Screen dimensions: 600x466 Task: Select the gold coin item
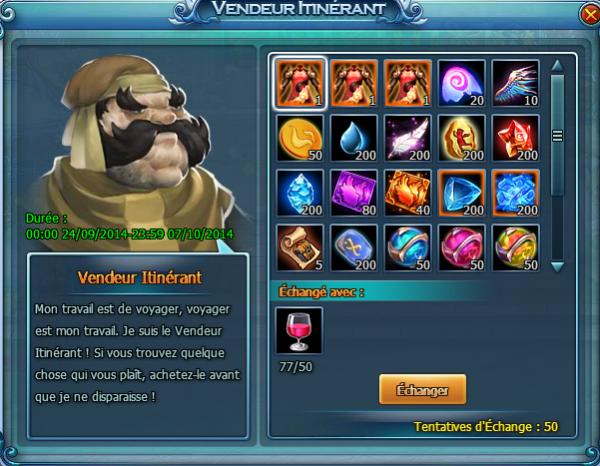coord(298,139)
